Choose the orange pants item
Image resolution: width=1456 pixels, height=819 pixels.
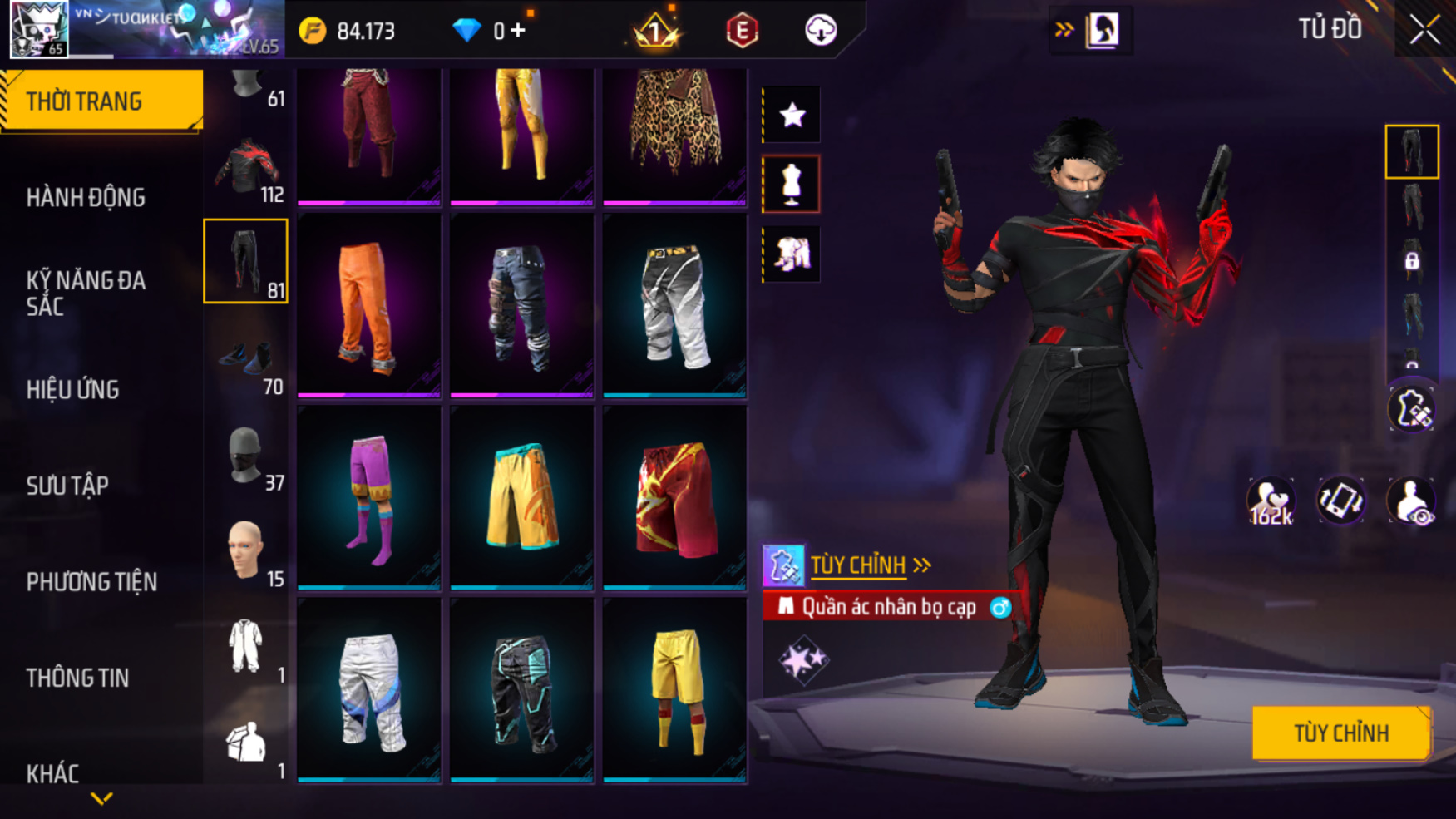pyautogui.click(x=368, y=305)
